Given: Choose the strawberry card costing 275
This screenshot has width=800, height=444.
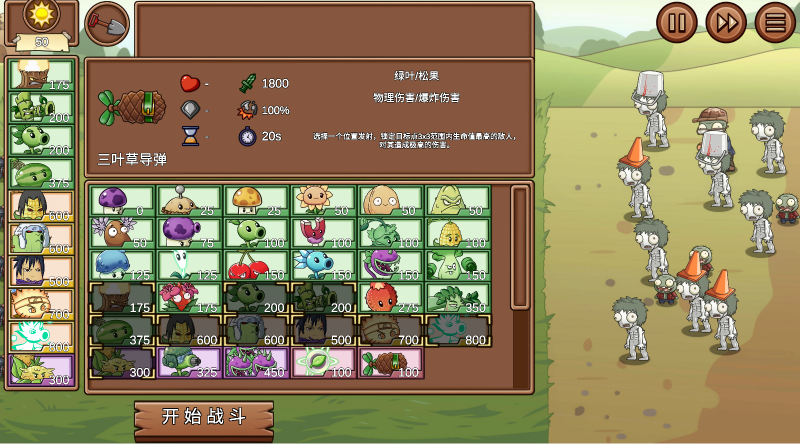Looking at the screenshot, I should click(x=391, y=298).
